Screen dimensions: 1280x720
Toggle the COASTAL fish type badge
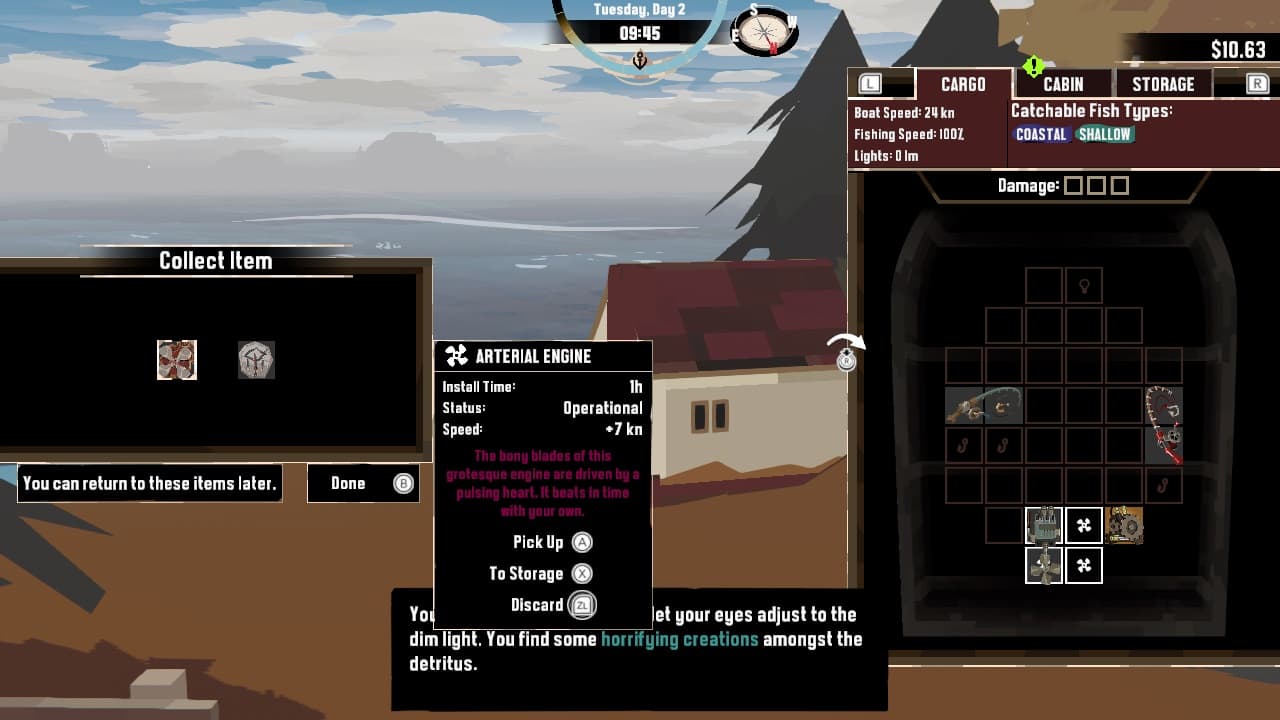pyautogui.click(x=1040, y=134)
